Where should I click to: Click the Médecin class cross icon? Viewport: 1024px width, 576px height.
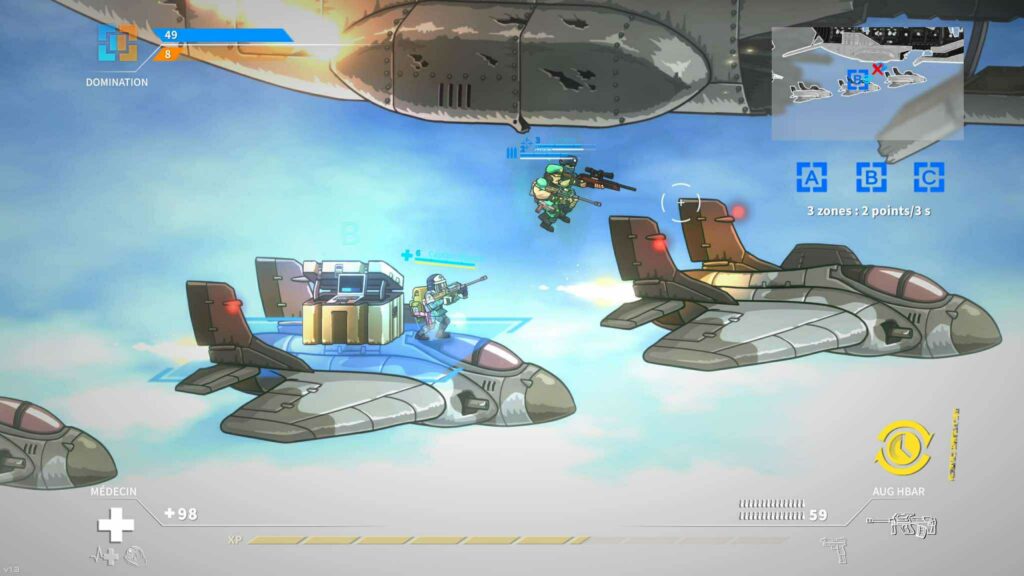[115, 524]
